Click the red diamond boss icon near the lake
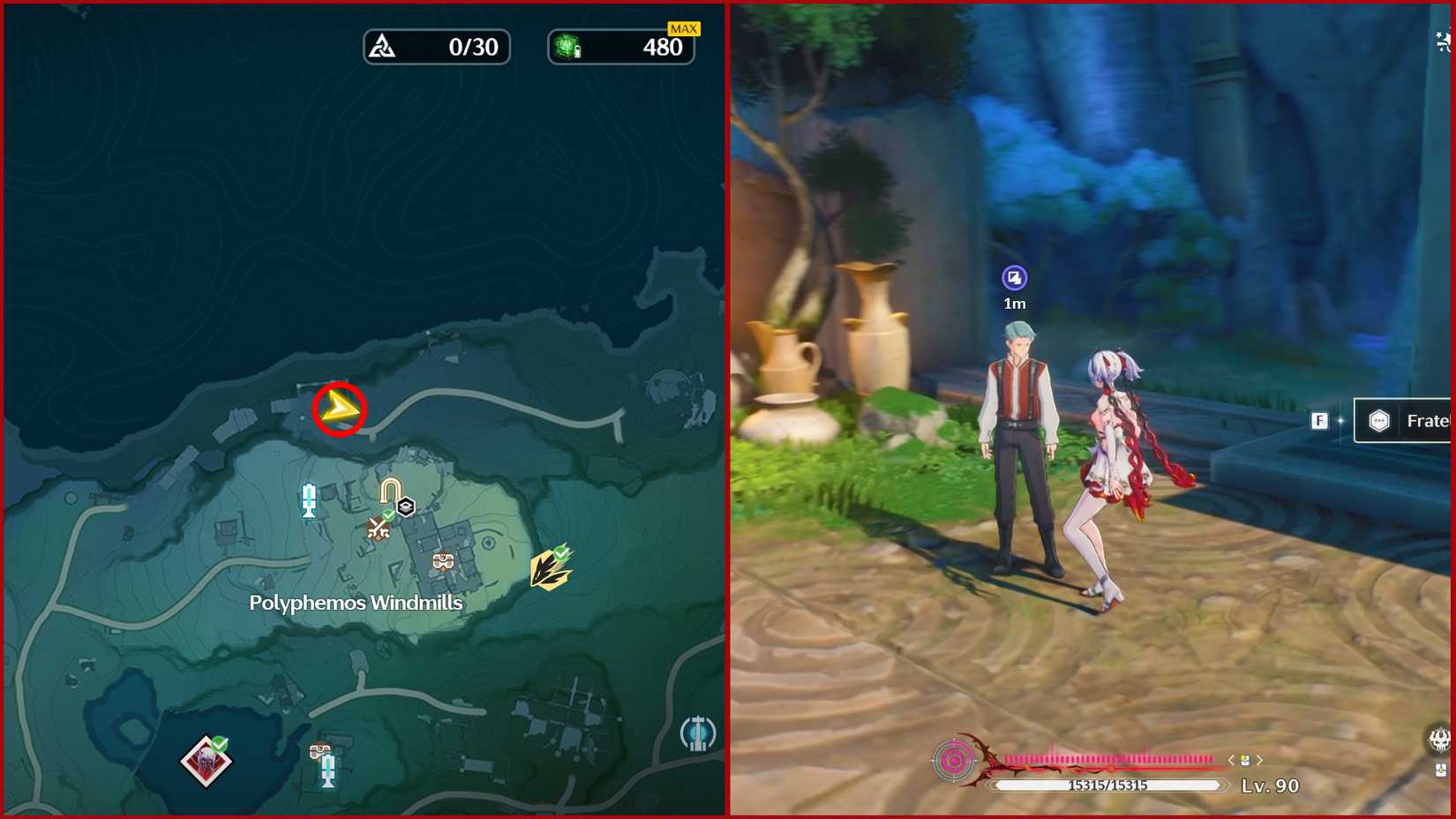This screenshot has width=1456, height=819. click(205, 761)
